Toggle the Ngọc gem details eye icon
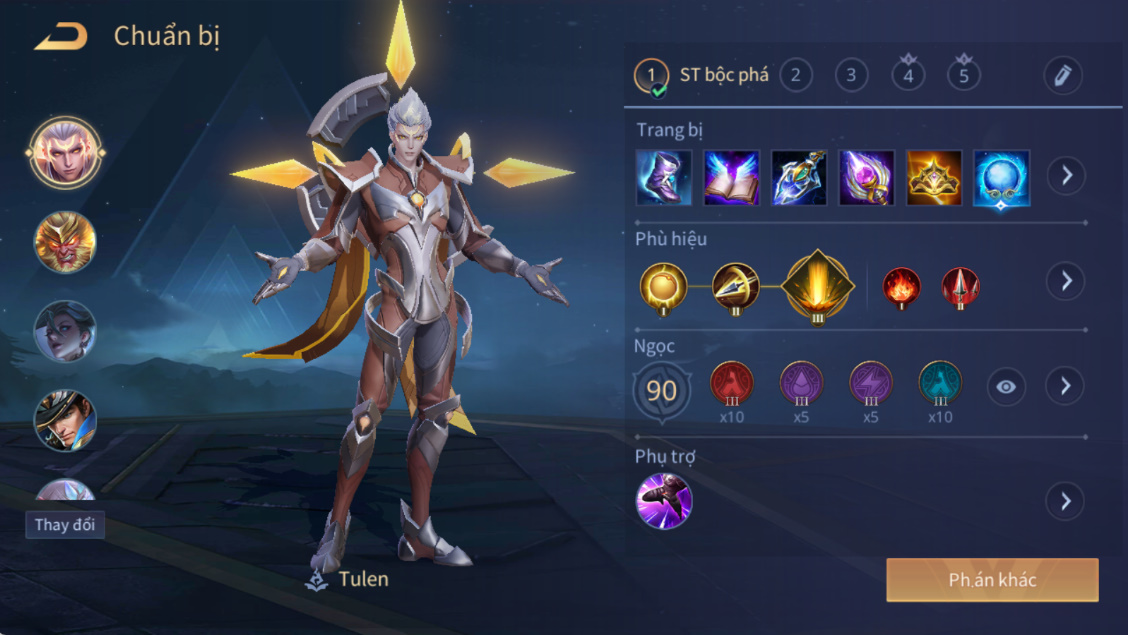Screen dimensions: 1128x635 tap(1006, 387)
